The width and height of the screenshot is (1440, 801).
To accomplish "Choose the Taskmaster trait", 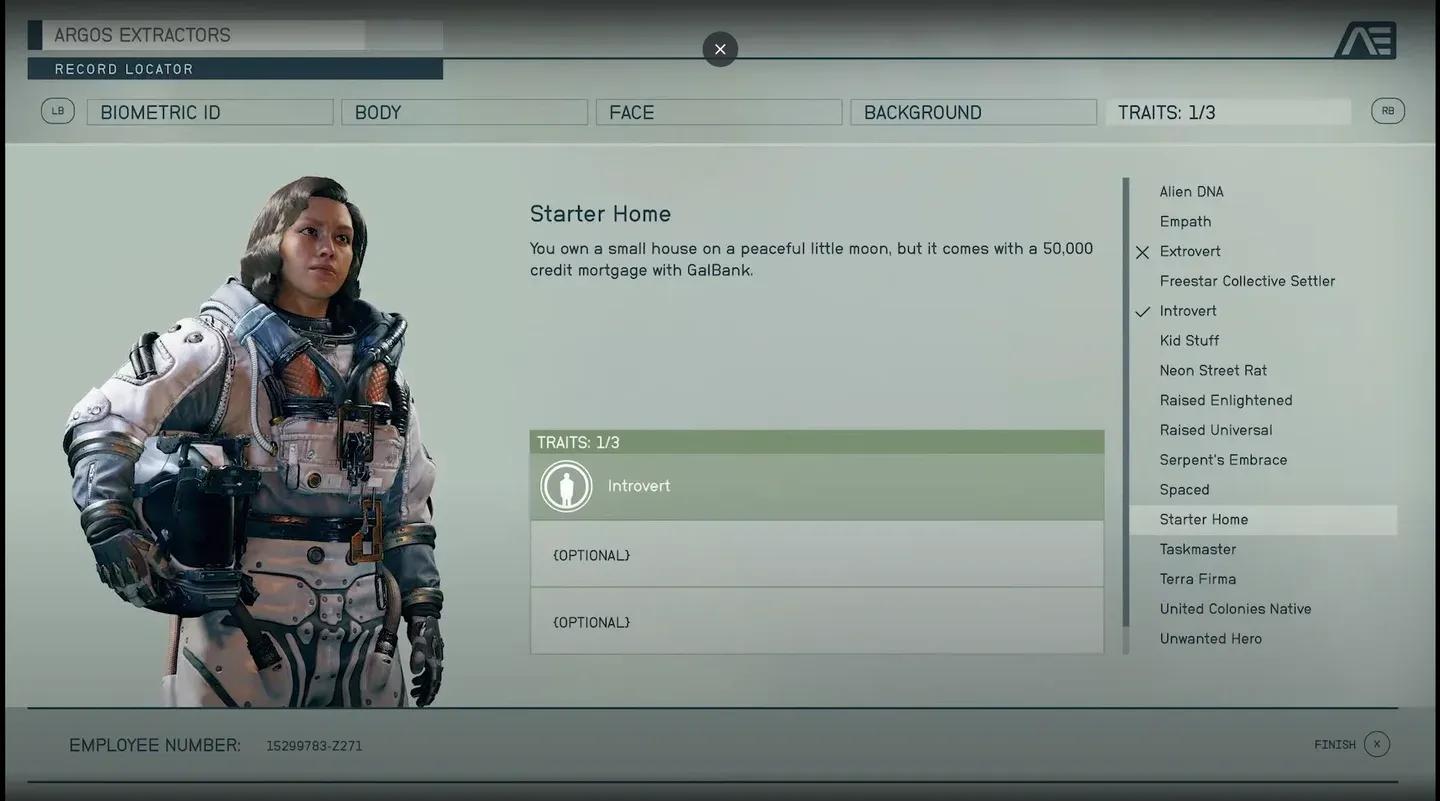I will point(1198,549).
